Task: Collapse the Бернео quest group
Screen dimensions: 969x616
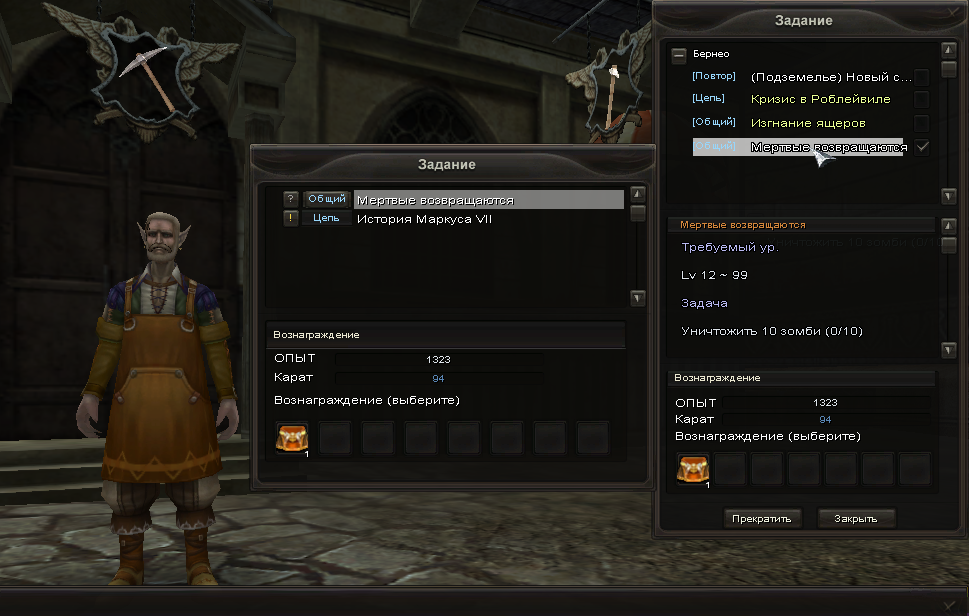Action: point(679,54)
